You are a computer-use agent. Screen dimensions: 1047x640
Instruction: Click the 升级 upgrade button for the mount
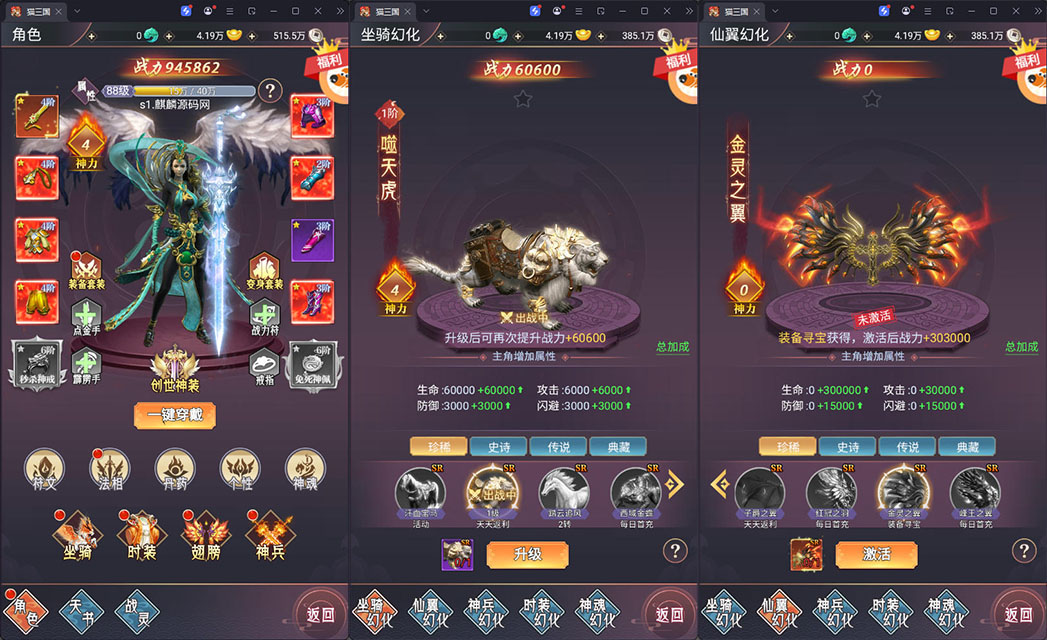pos(527,554)
